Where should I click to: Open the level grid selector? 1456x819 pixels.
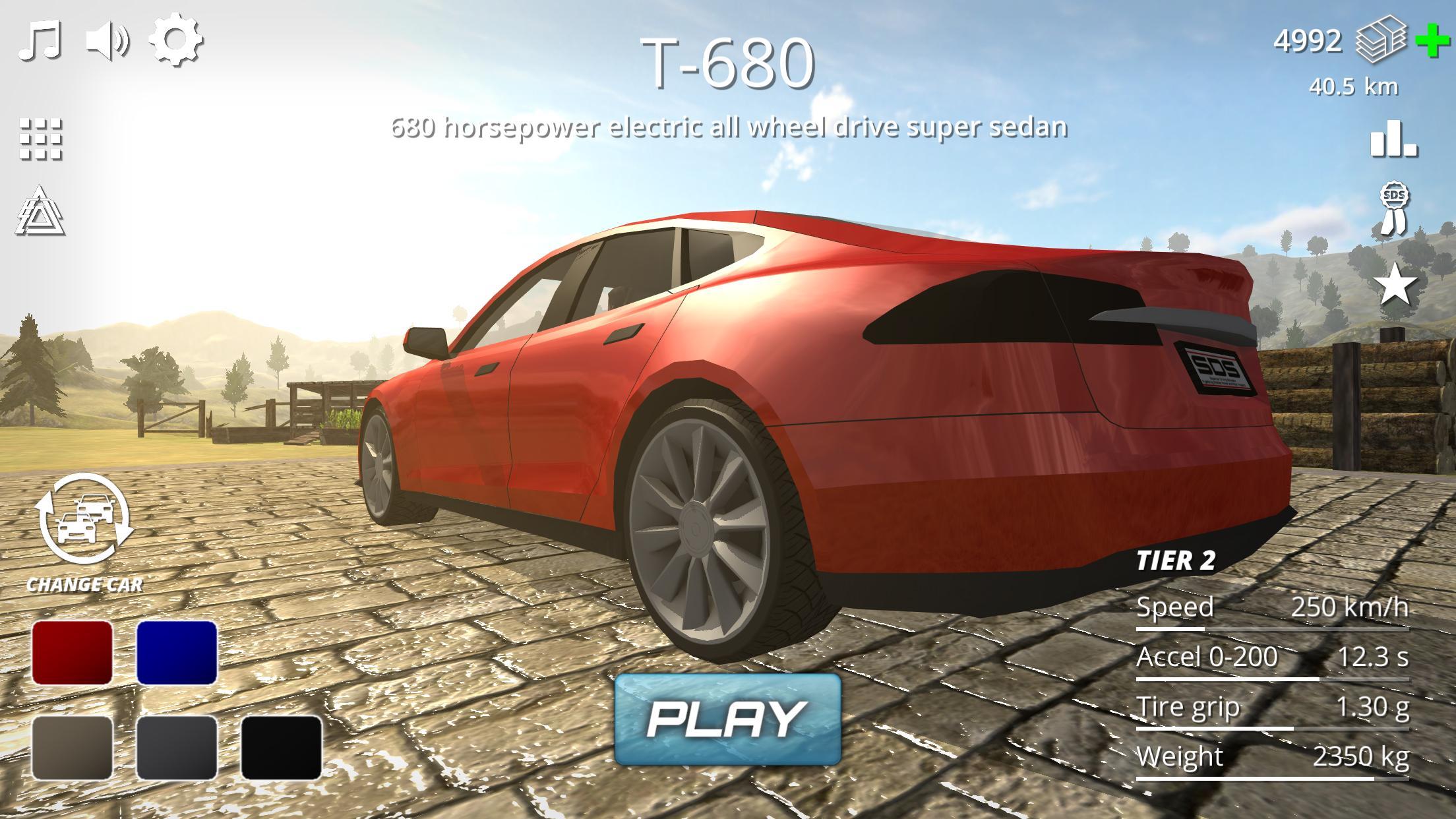pos(40,140)
